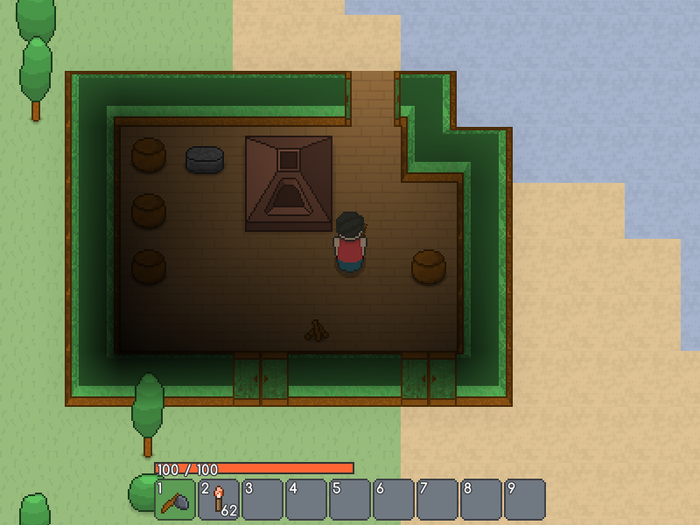Activate the hotbar slot labeled 7
The width and height of the screenshot is (700, 525).
coord(437,498)
